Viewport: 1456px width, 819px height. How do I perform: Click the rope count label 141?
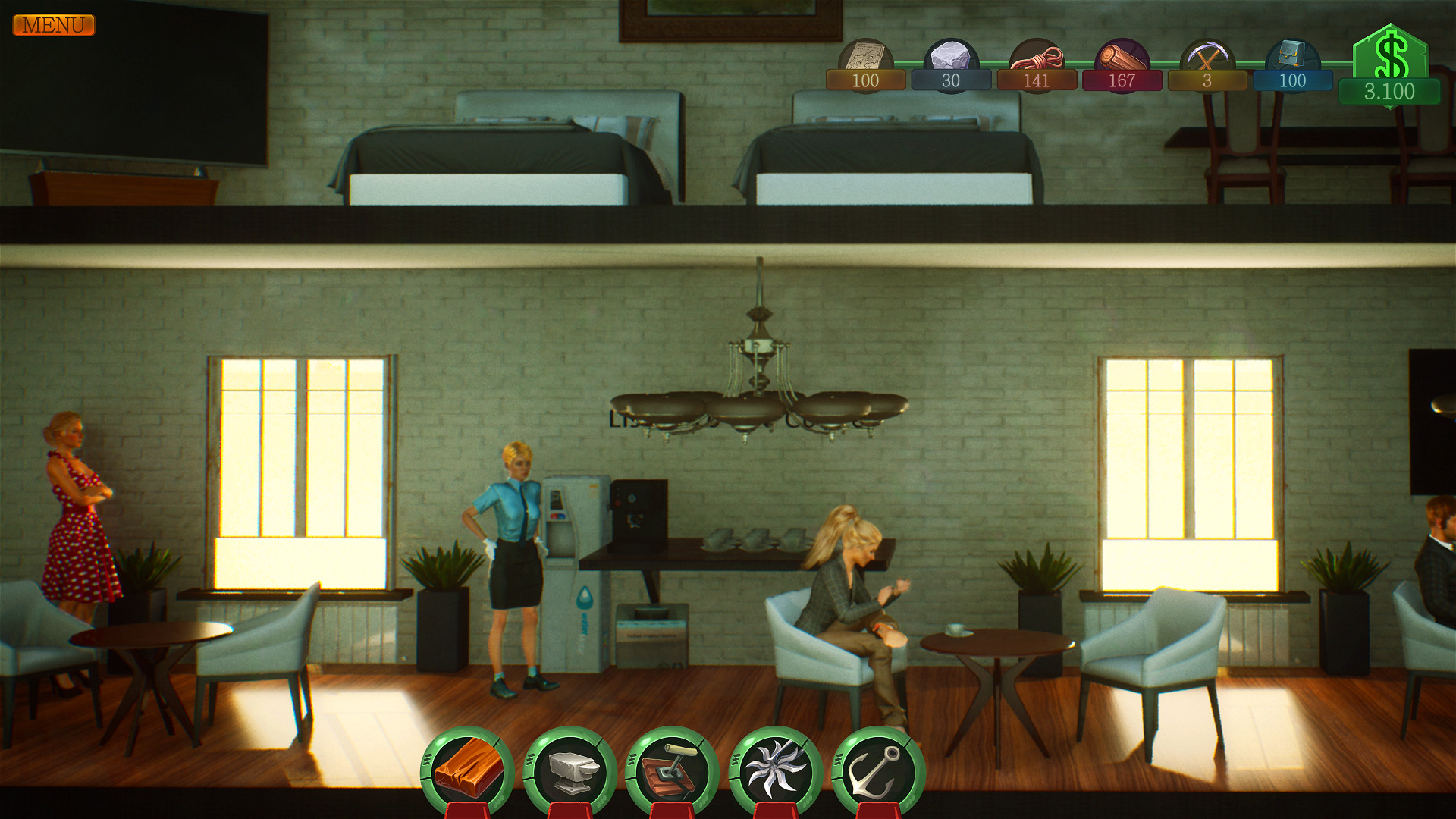[x=1035, y=81]
